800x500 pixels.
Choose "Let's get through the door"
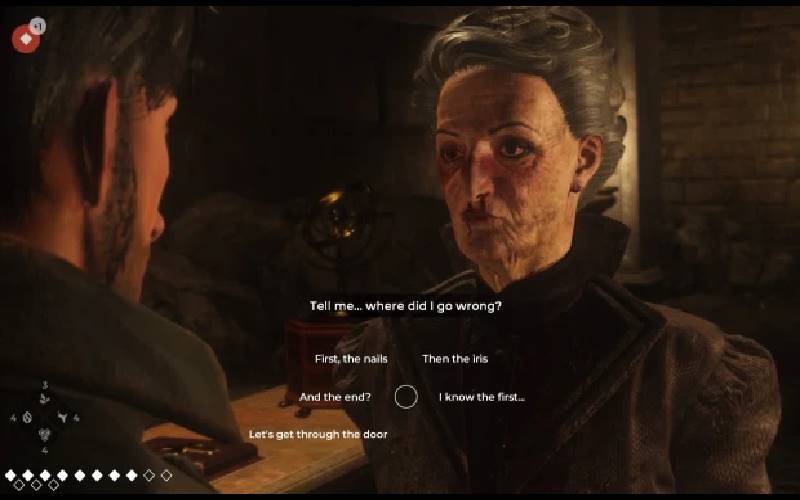click(x=318, y=435)
